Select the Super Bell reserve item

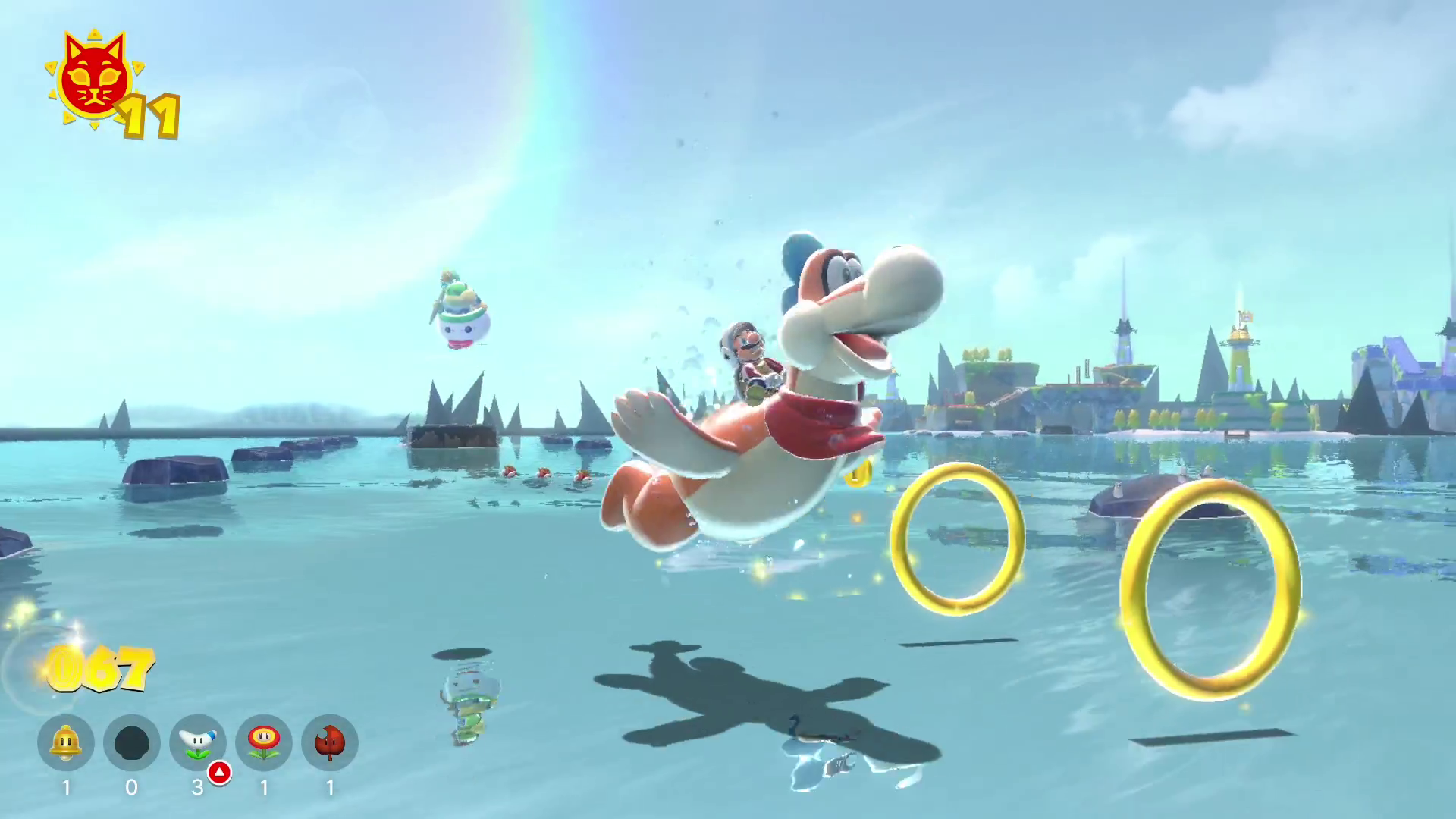tap(66, 742)
